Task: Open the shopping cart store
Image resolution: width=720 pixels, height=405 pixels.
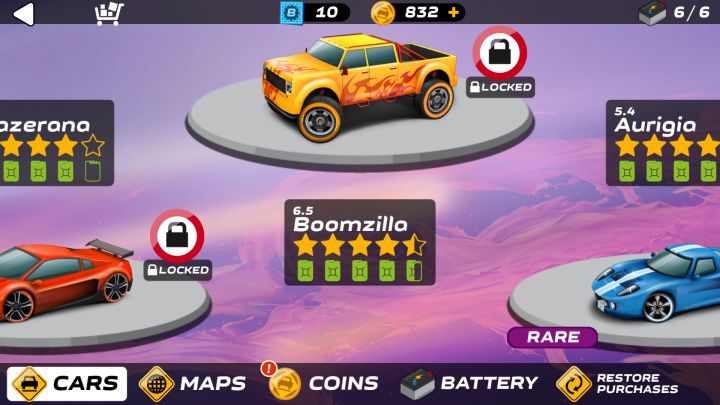Action: click(108, 13)
